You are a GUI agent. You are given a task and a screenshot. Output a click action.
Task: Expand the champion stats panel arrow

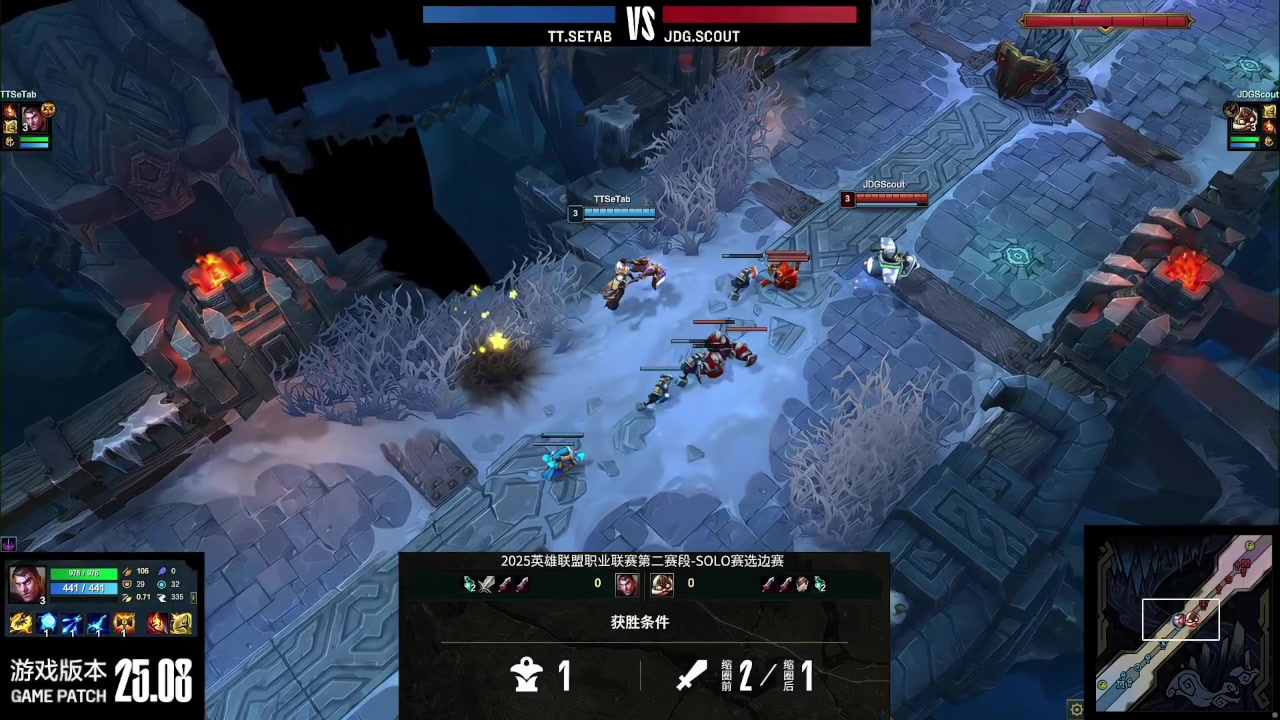tap(194, 597)
